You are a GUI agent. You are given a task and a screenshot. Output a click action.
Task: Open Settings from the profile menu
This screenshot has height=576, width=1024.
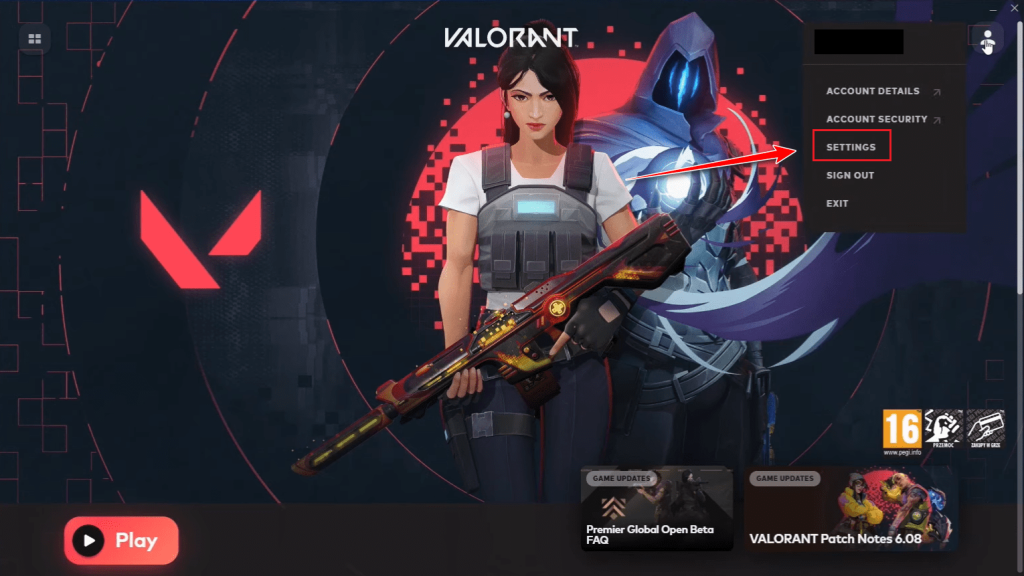(851, 147)
